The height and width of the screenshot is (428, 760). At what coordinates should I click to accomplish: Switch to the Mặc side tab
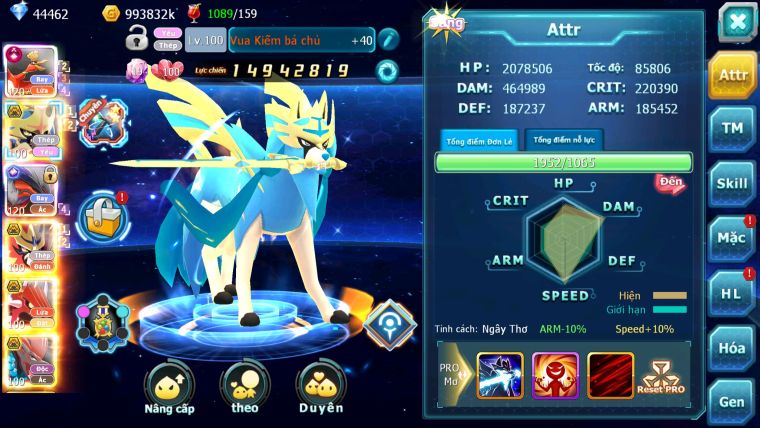click(x=733, y=238)
